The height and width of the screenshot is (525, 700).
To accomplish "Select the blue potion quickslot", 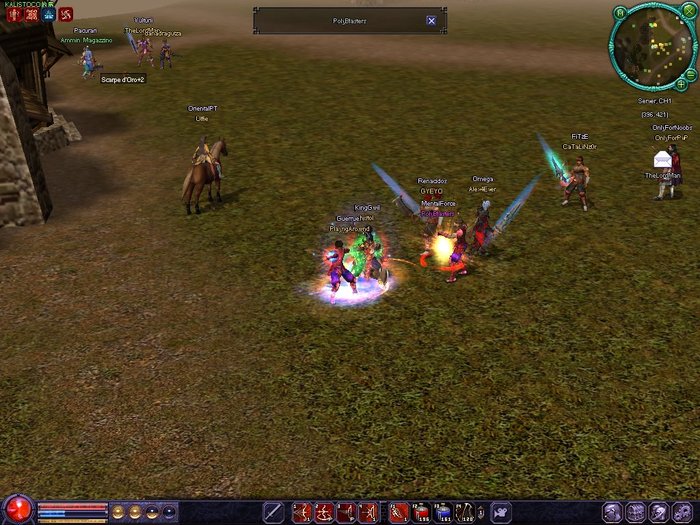I will tap(444, 512).
